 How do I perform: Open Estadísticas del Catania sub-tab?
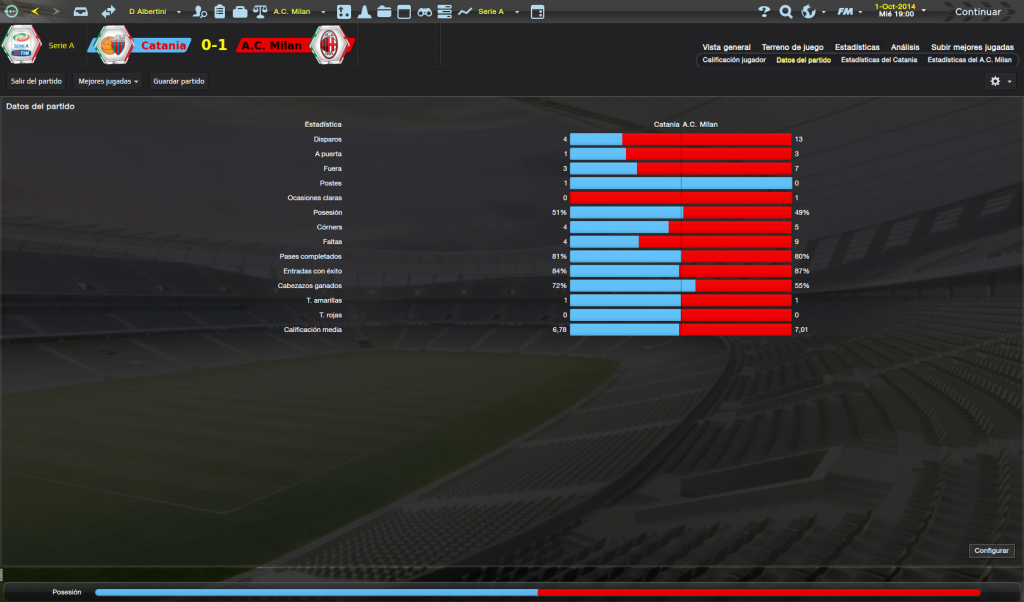coord(878,60)
